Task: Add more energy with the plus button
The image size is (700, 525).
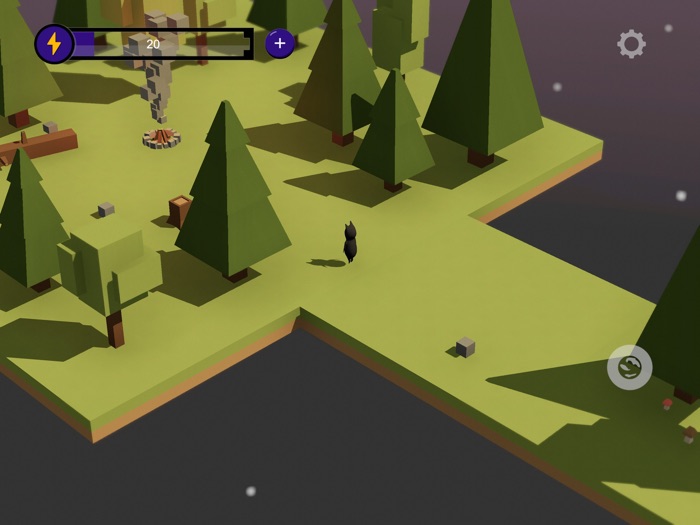Action: click(280, 44)
